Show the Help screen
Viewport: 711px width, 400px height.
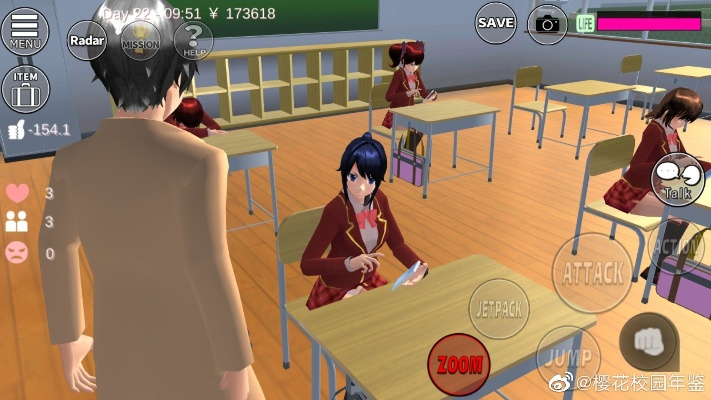click(x=193, y=41)
